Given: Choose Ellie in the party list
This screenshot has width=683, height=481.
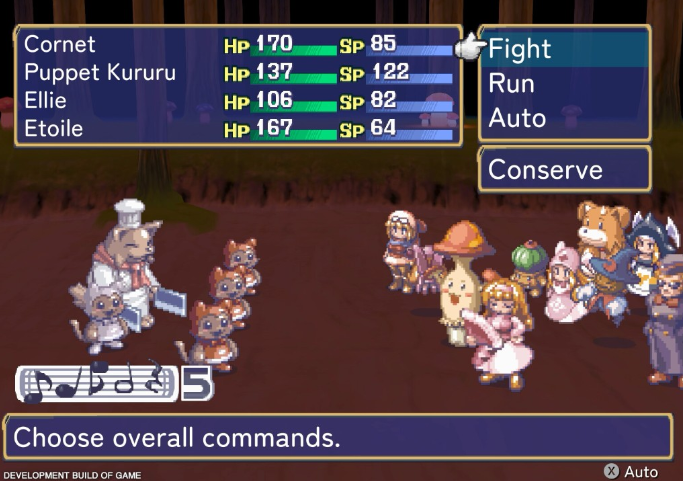Looking at the screenshot, I should (x=47, y=101).
